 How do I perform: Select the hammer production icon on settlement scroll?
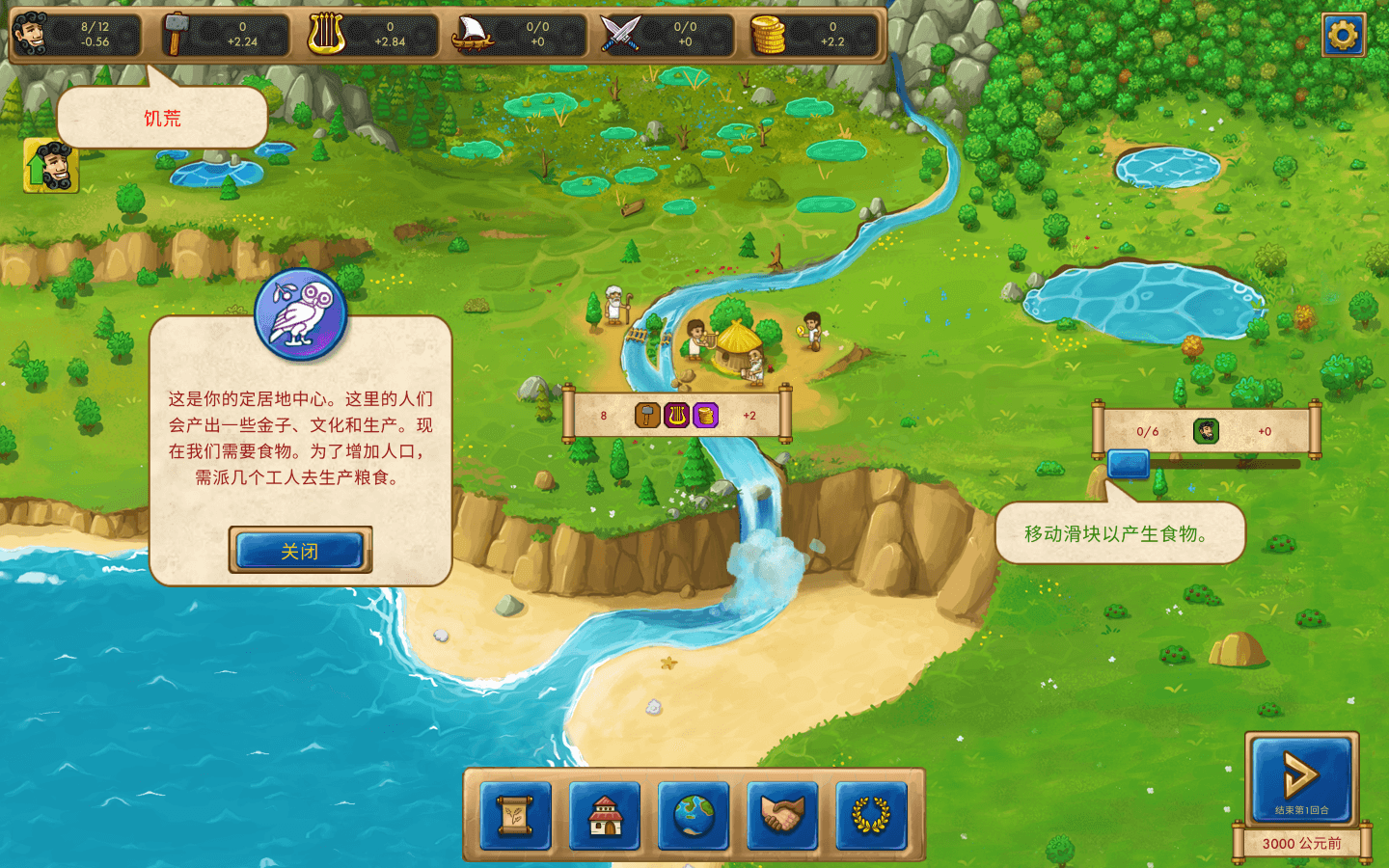click(647, 416)
